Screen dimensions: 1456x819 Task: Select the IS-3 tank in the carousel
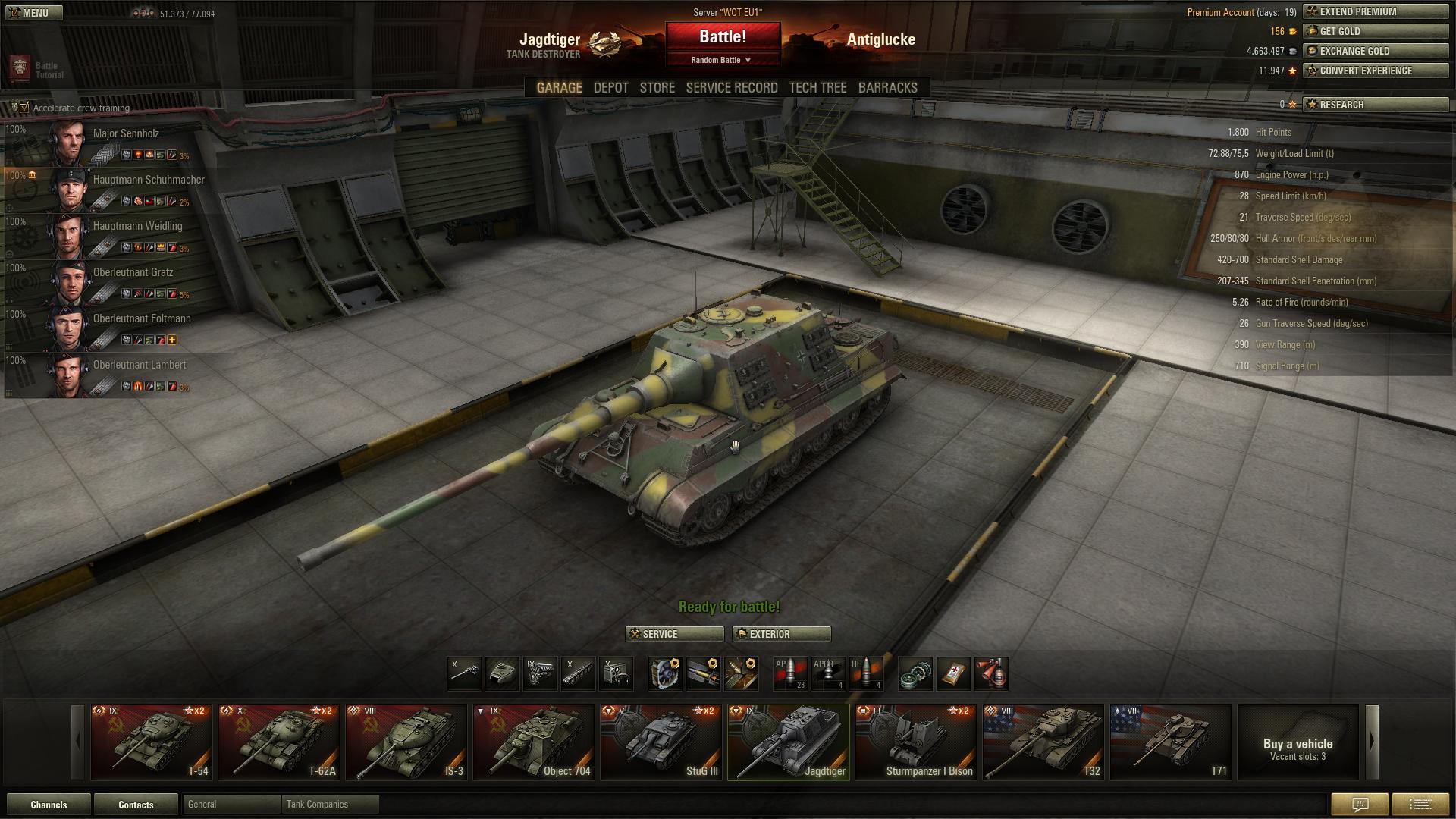click(x=406, y=742)
